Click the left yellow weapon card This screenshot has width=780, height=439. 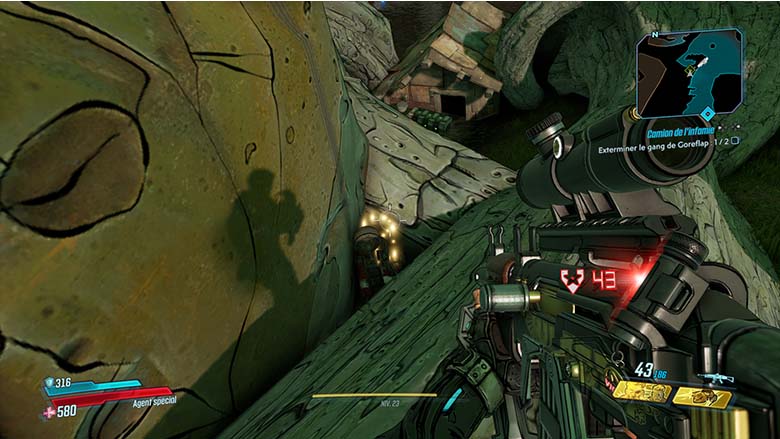[641, 392]
